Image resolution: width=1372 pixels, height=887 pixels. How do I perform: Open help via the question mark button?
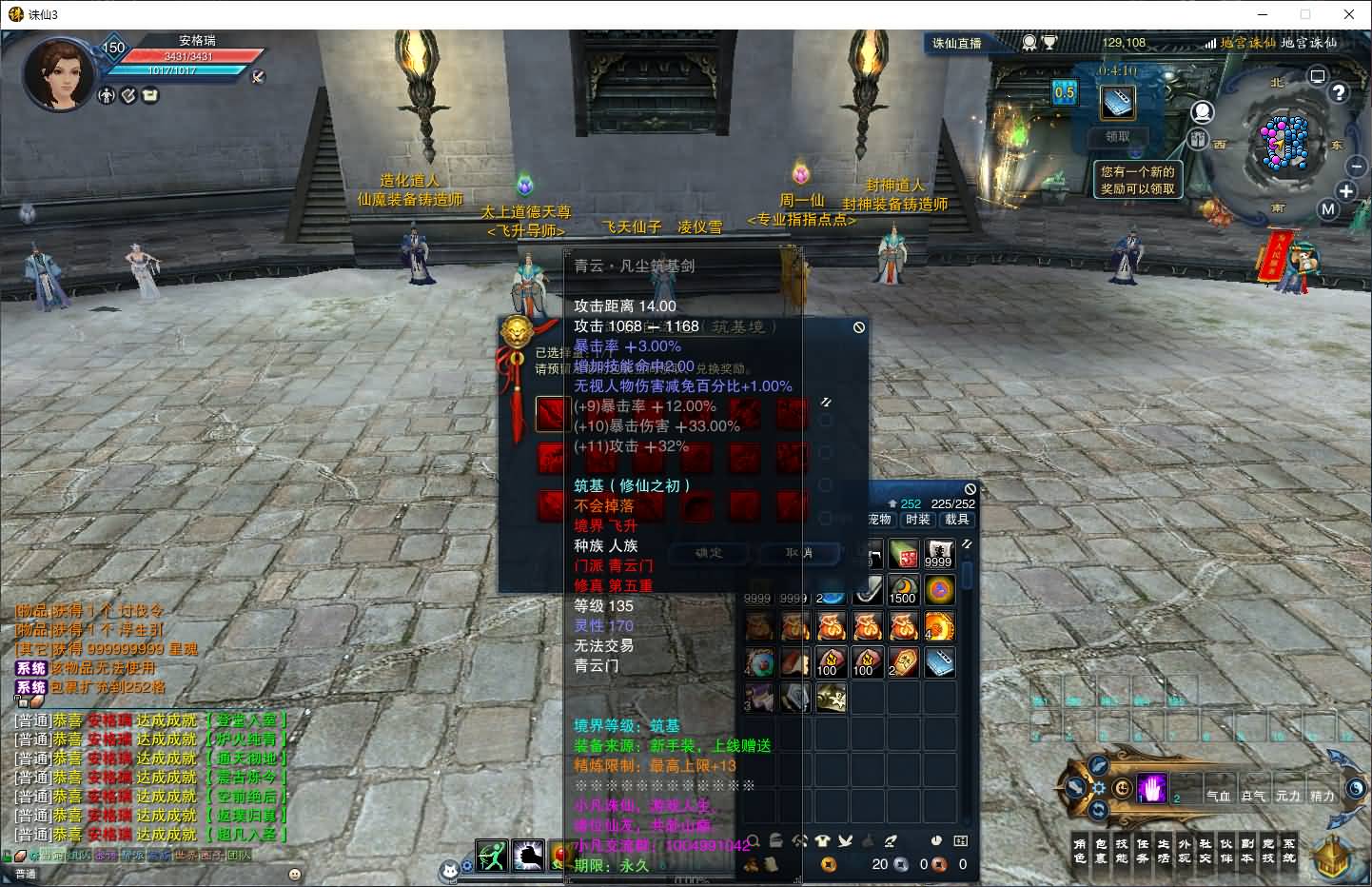point(1339,92)
